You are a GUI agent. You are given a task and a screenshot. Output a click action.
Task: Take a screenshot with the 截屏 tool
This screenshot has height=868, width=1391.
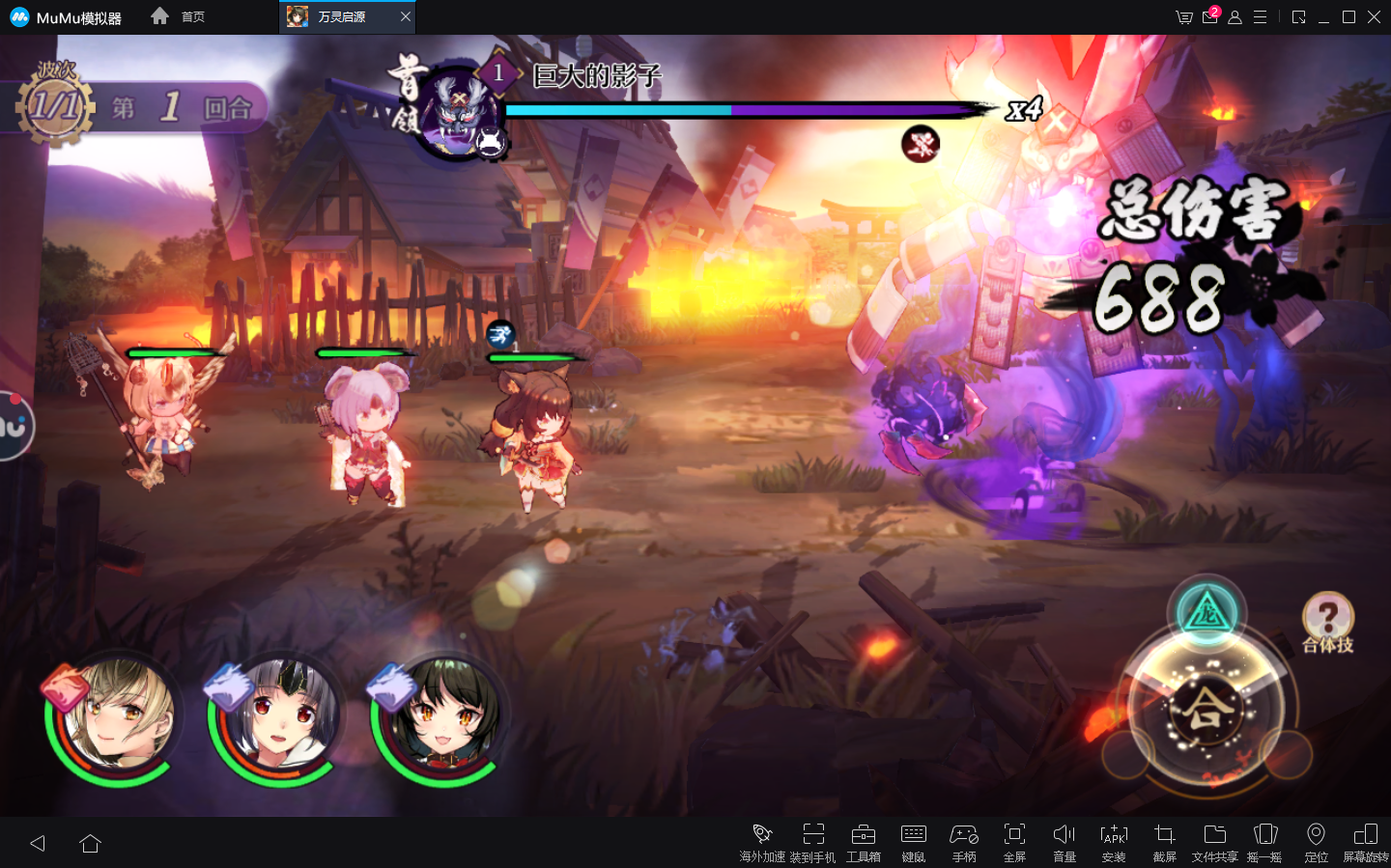1164,841
